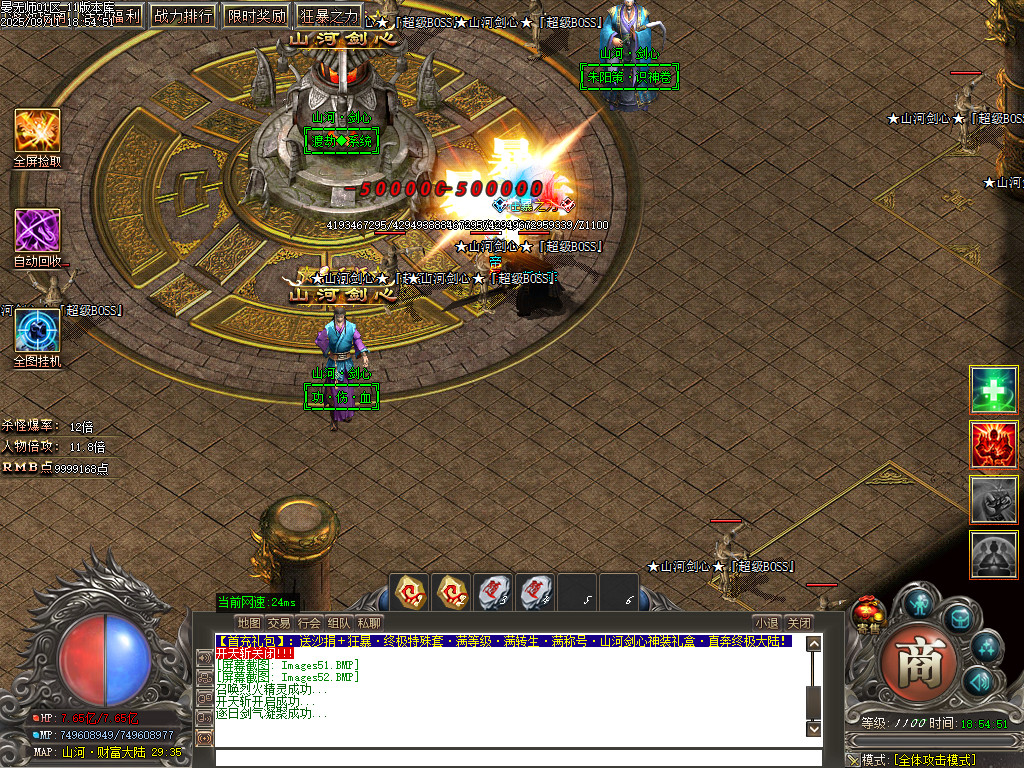Click the chat text input field
Viewport: 1024px width, 768px height.
coord(510,757)
